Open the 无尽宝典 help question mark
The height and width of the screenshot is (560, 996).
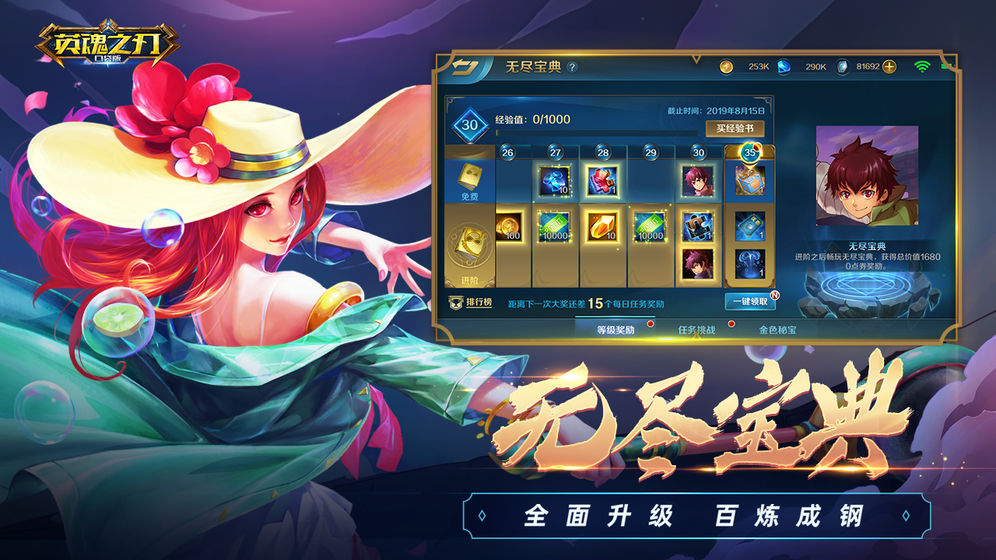(572, 68)
